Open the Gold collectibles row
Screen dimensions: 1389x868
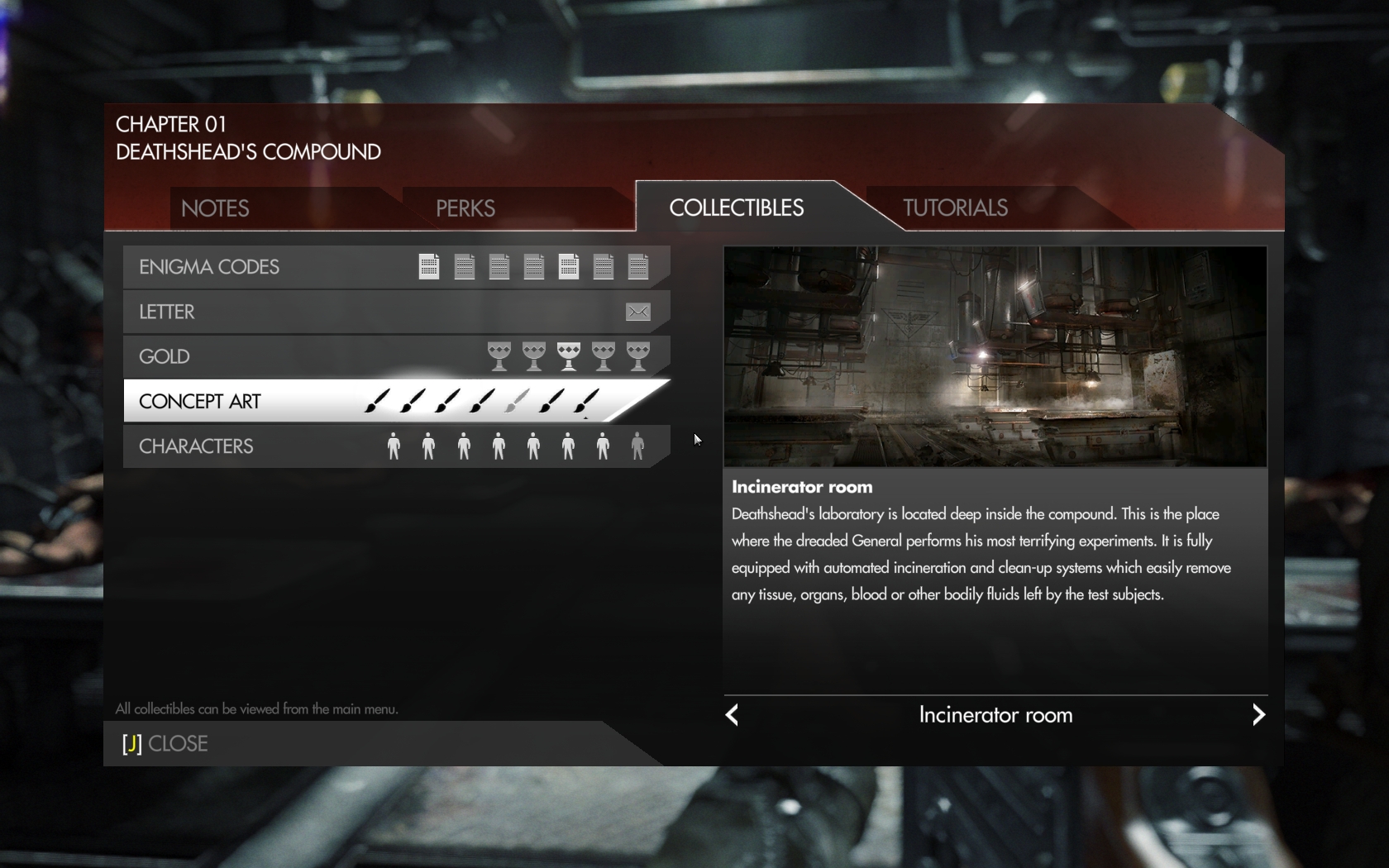point(165,356)
